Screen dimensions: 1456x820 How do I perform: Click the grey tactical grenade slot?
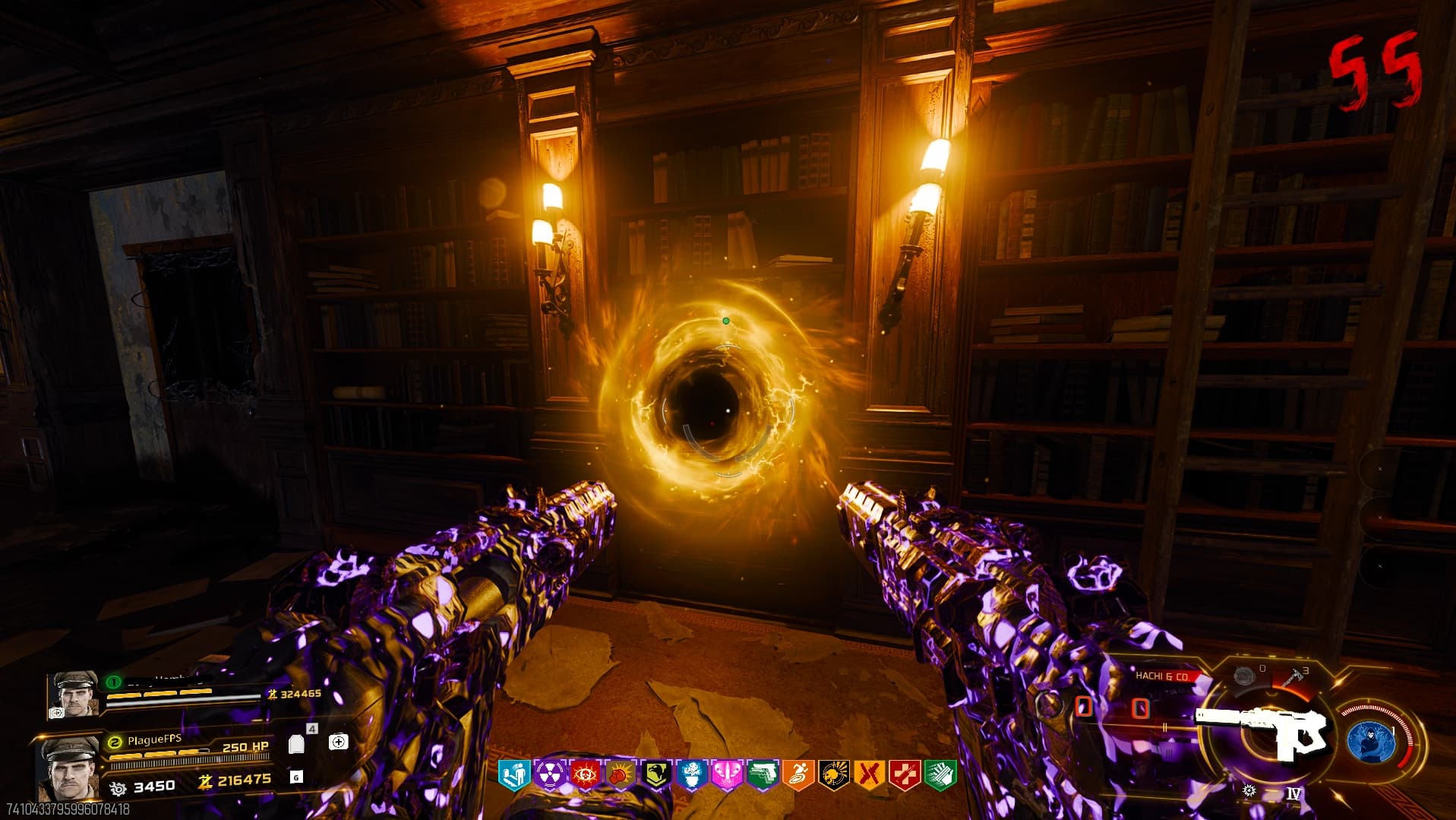click(1243, 675)
